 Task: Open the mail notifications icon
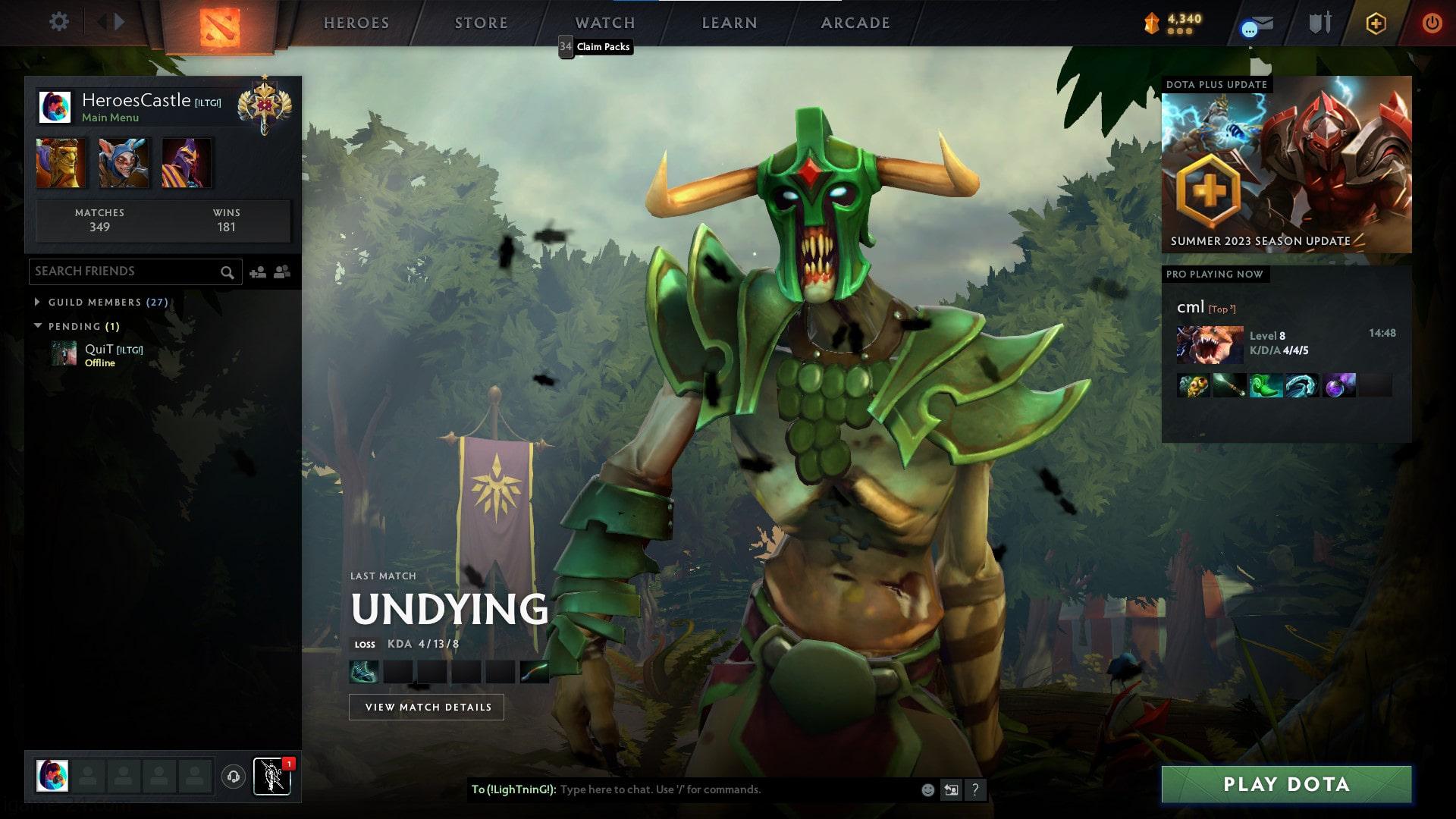(x=1257, y=25)
